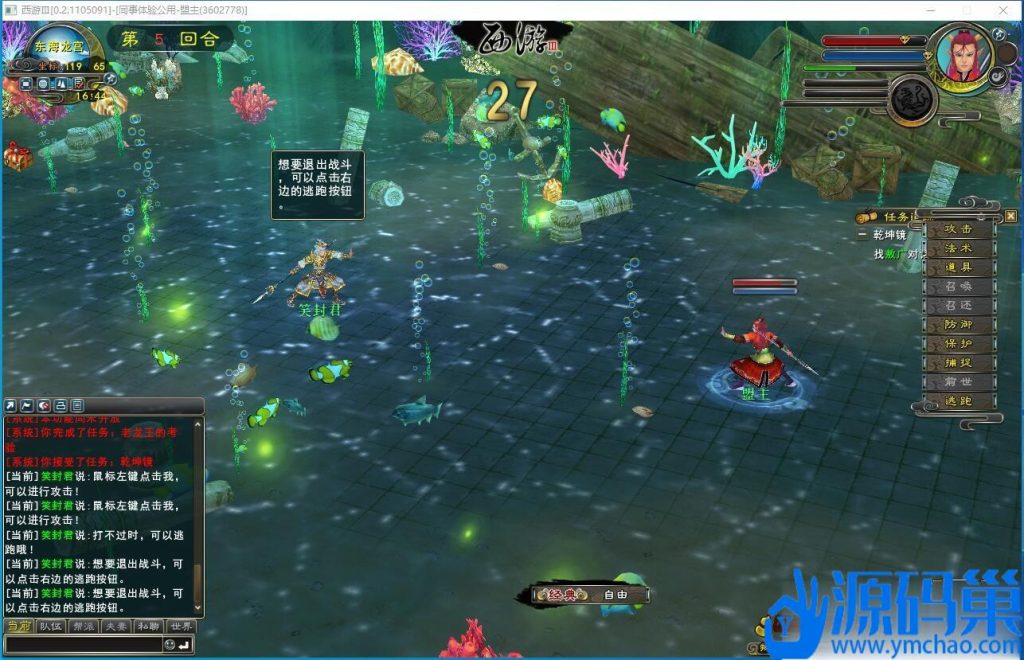Switch to the 夫妻 chat tab
The image size is (1024, 660).
(116, 627)
